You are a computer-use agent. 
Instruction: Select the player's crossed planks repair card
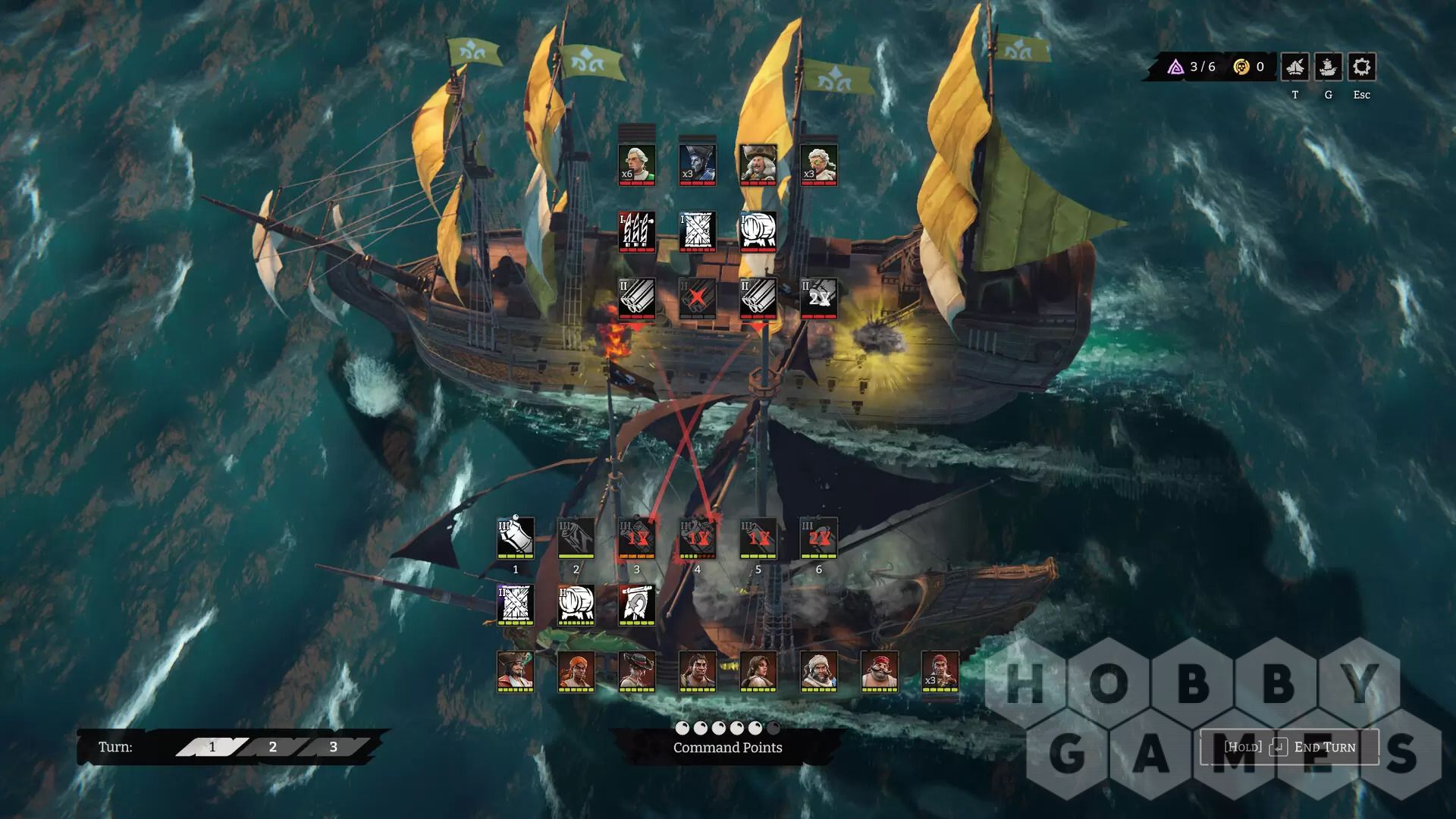tap(516, 604)
